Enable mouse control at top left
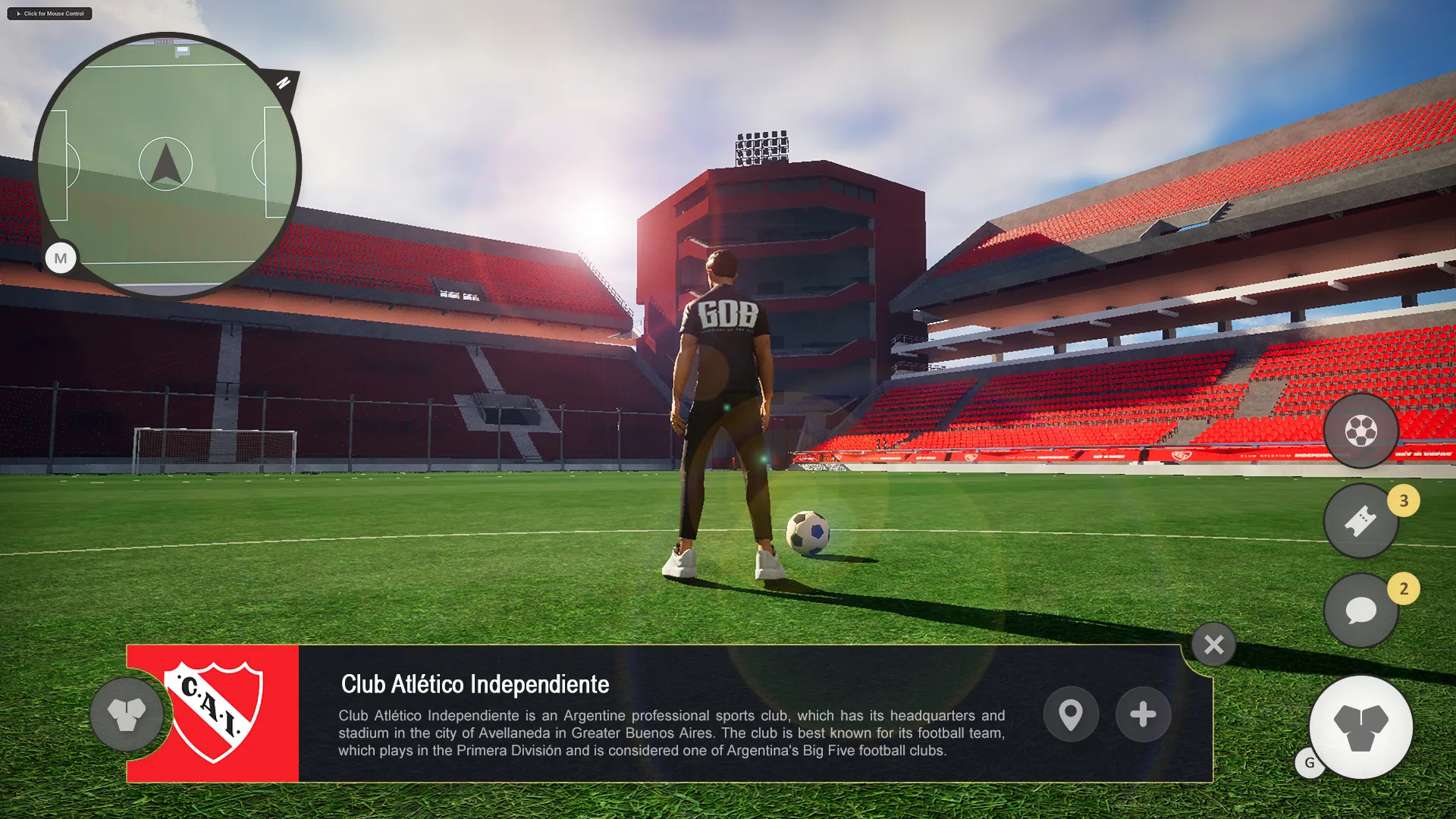Image resolution: width=1456 pixels, height=819 pixels. (49, 13)
